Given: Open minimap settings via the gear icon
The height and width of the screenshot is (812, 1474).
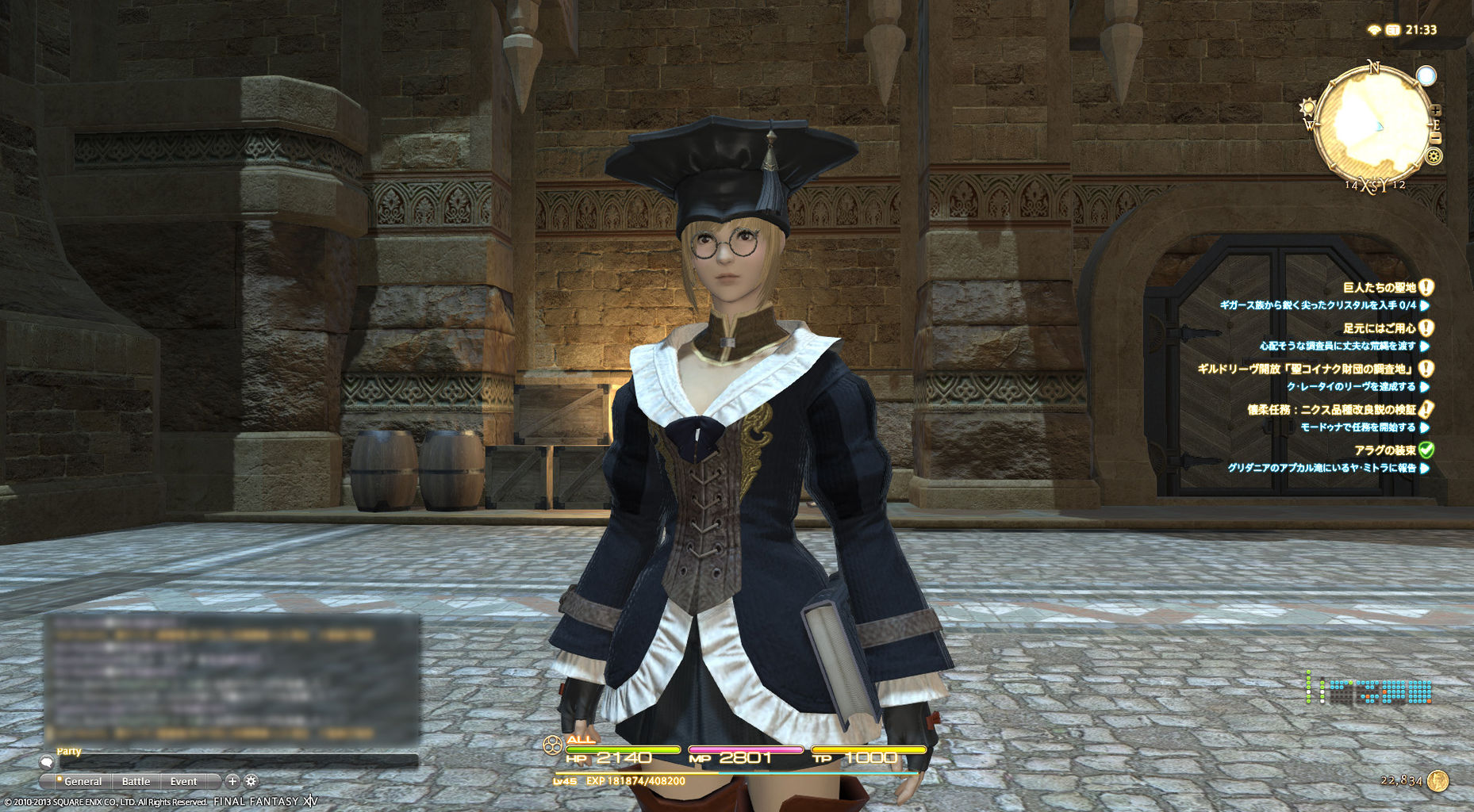Looking at the screenshot, I should click(1434, 155).
